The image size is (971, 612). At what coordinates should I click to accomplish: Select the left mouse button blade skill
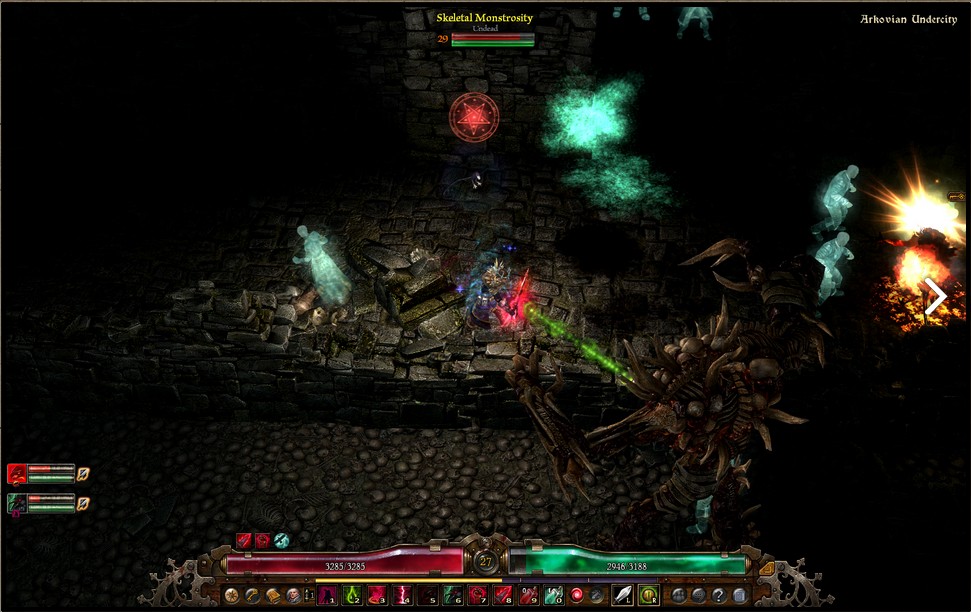(623, 596)
